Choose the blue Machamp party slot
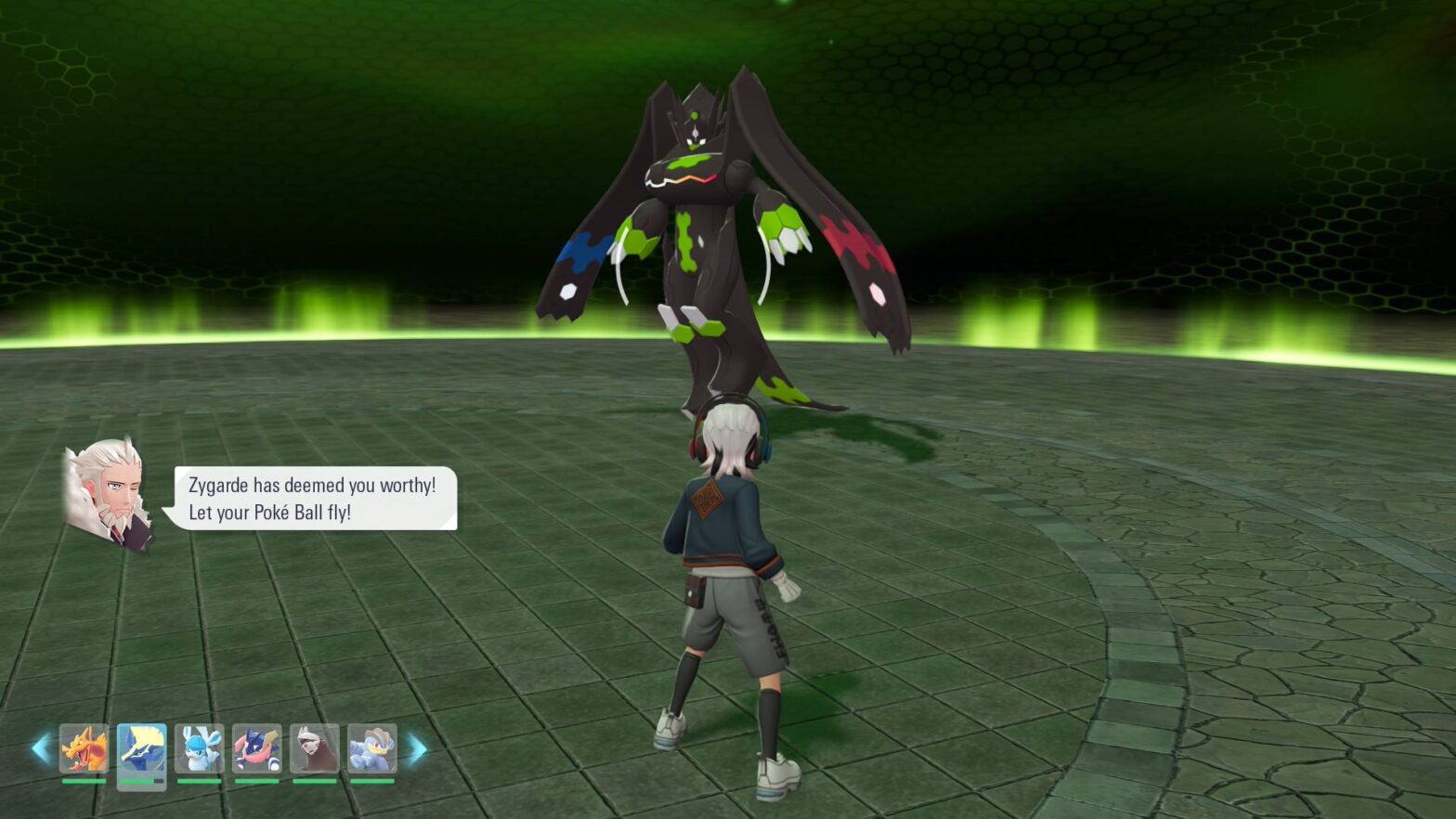This screenshot has height=819, width=1456. pyautogui.click(x=371, y=748)
